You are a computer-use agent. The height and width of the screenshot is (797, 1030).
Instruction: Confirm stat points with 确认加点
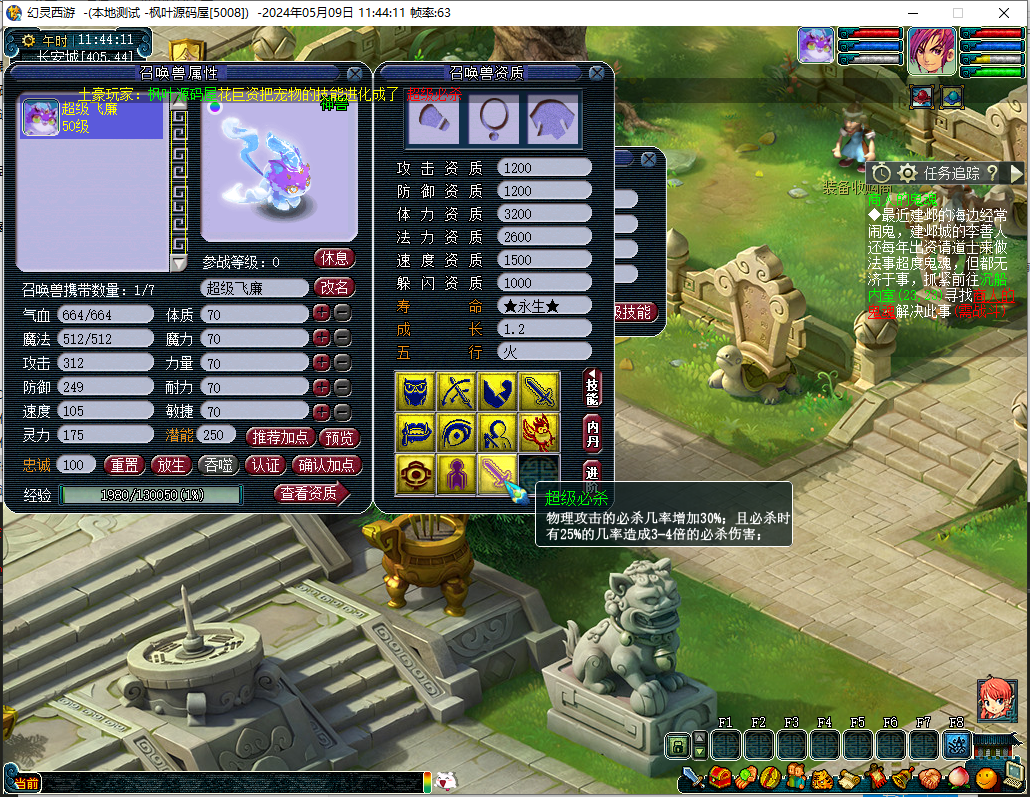(326, 465)
